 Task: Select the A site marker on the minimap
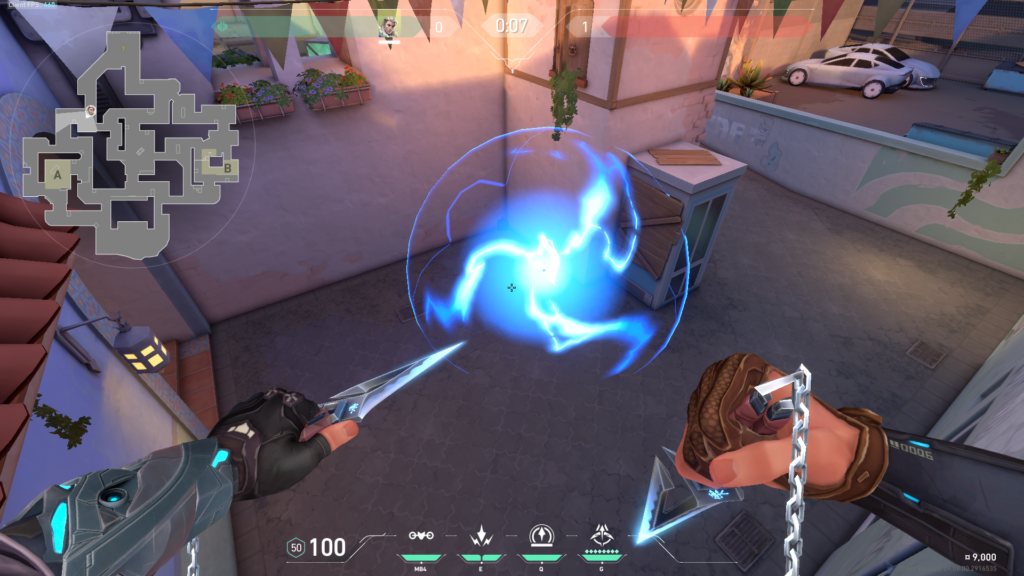[x=57, y=175]
